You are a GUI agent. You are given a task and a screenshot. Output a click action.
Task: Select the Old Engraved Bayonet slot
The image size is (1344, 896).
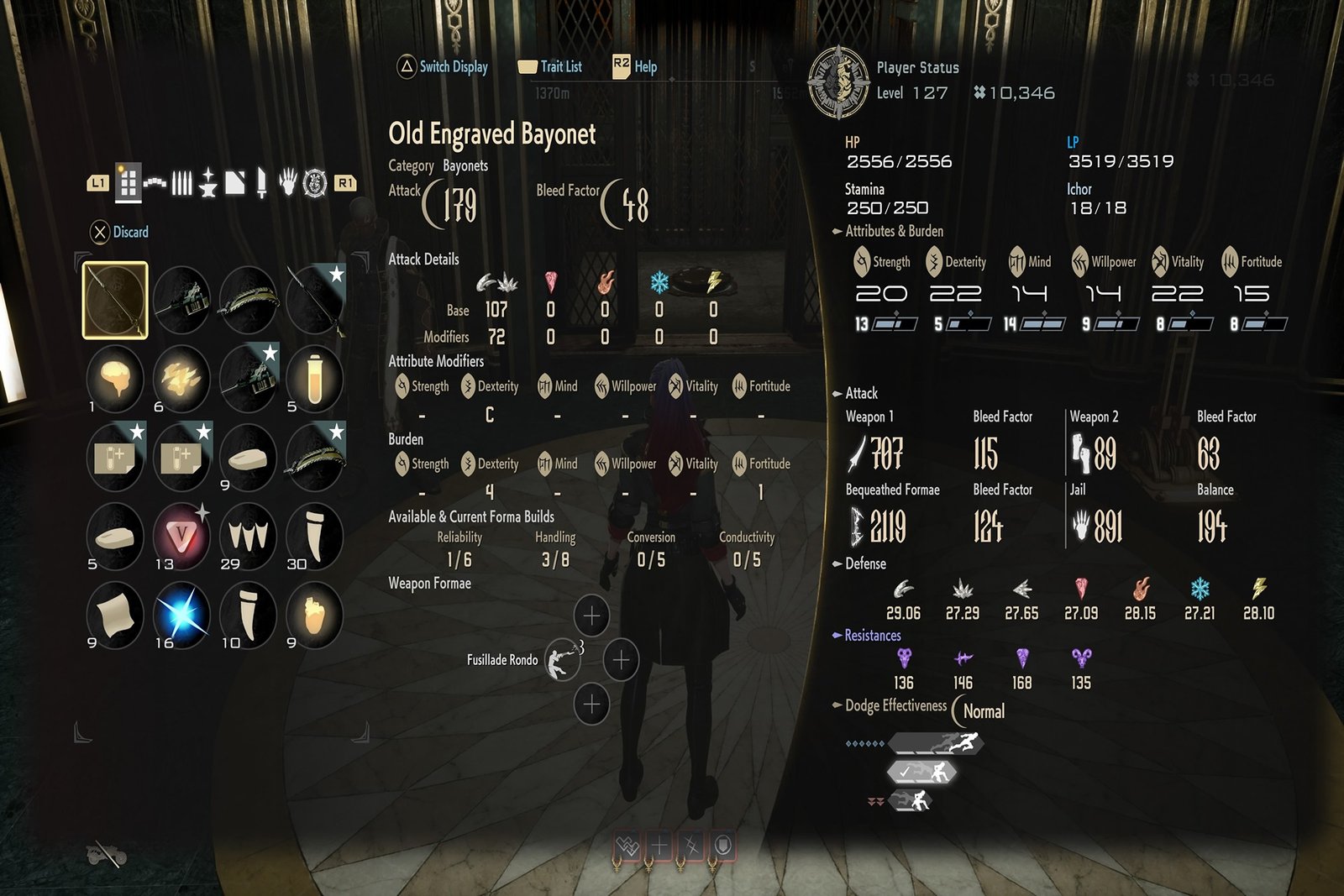tap(115, 300)
